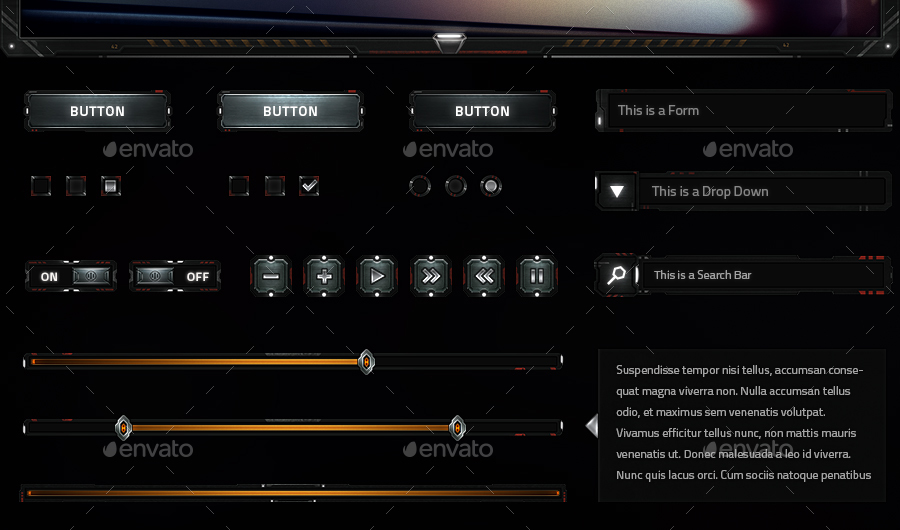Select the fast-forward double arrow button

(431, 275)
